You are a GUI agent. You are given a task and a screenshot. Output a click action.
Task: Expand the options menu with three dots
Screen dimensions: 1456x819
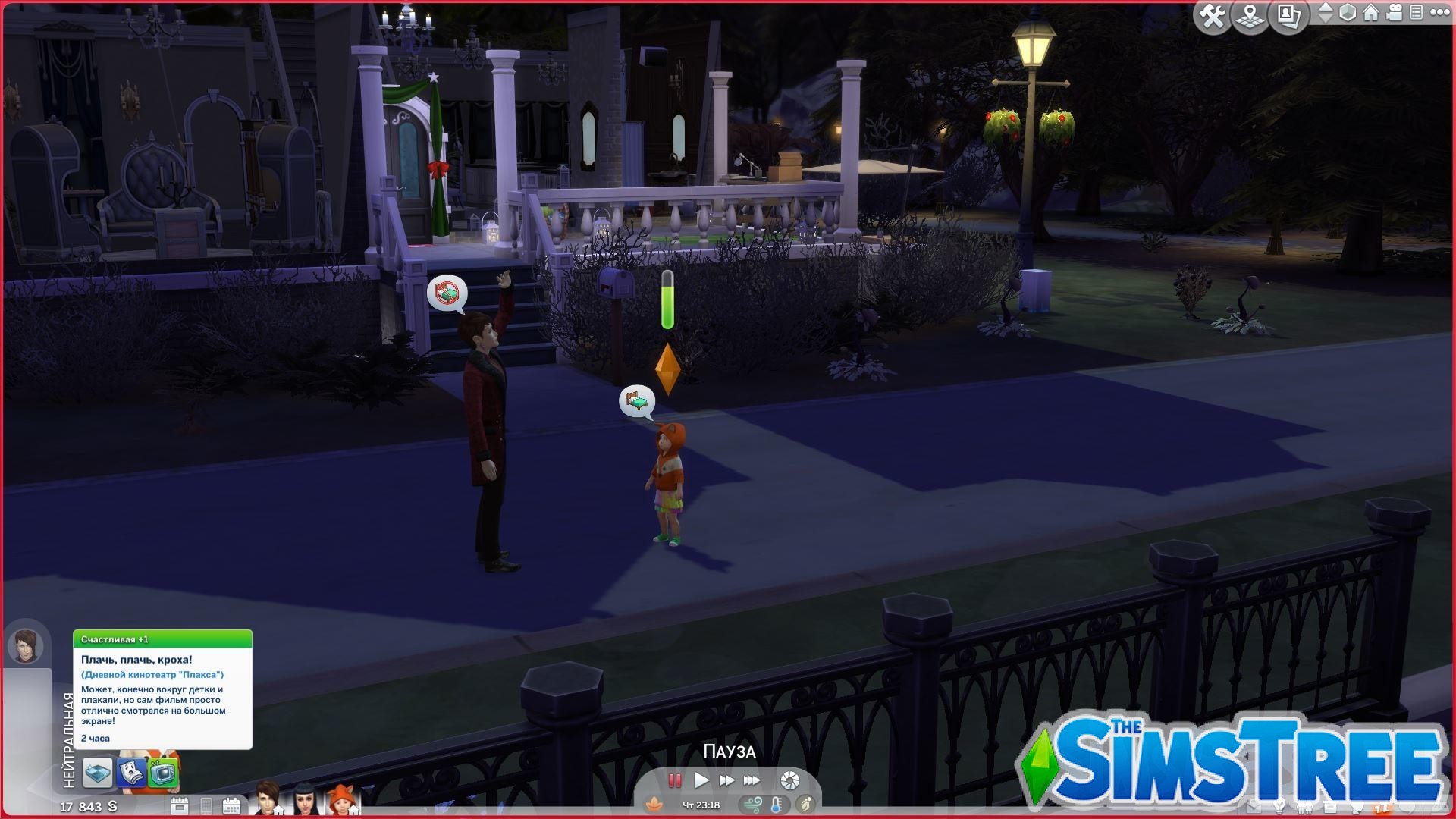point(1441,13)
